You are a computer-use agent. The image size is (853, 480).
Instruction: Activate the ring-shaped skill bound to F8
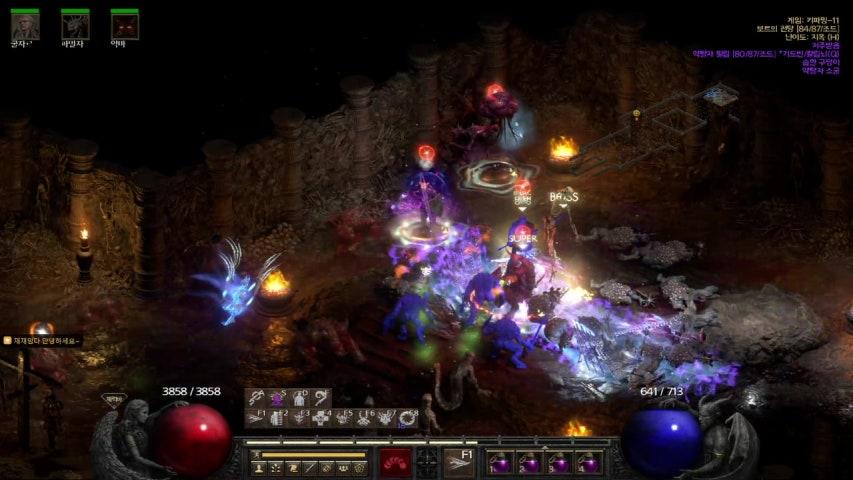(408, 419)
